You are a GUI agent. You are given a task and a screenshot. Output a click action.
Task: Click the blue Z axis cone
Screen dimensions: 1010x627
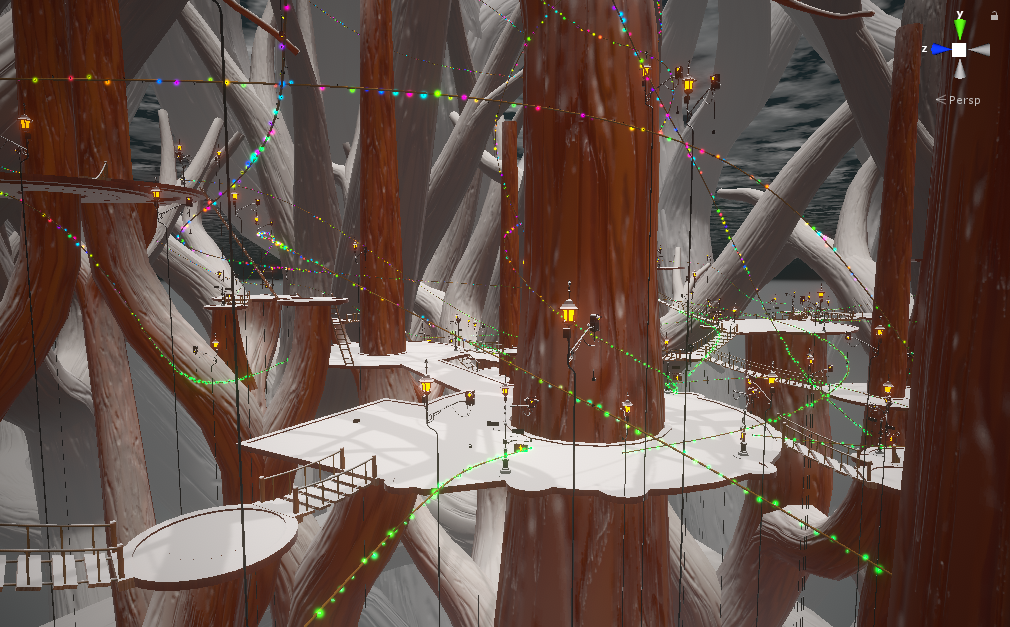tap(939, 49)
